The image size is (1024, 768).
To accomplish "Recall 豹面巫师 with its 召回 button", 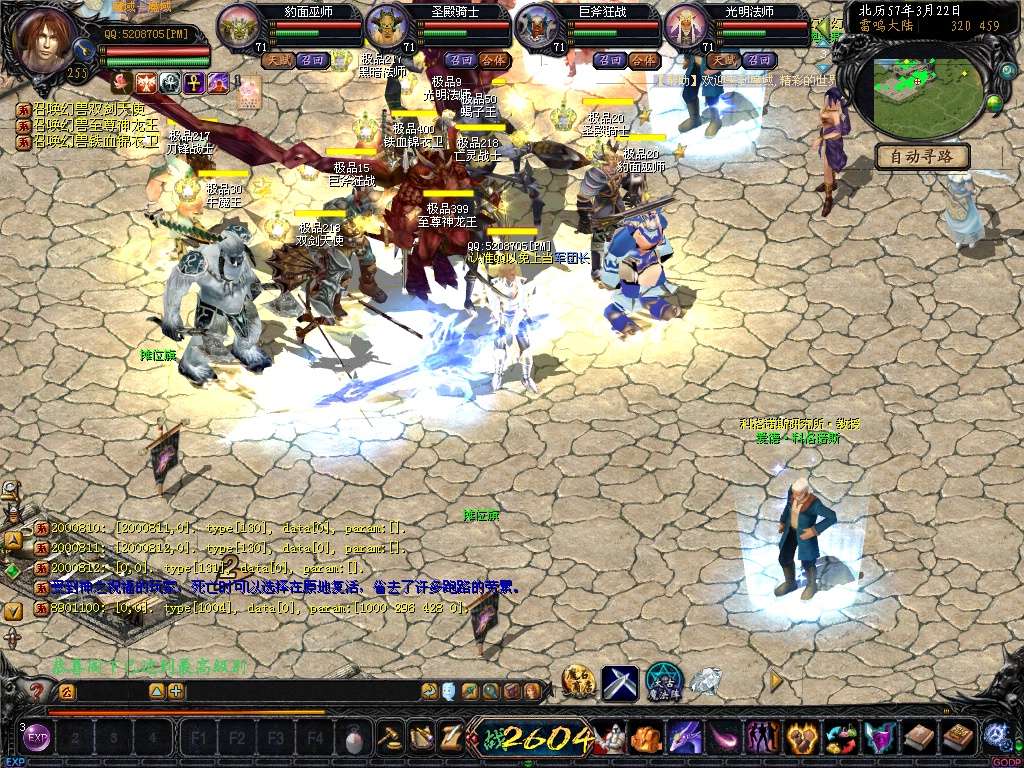I will click(x=313, y=60).
